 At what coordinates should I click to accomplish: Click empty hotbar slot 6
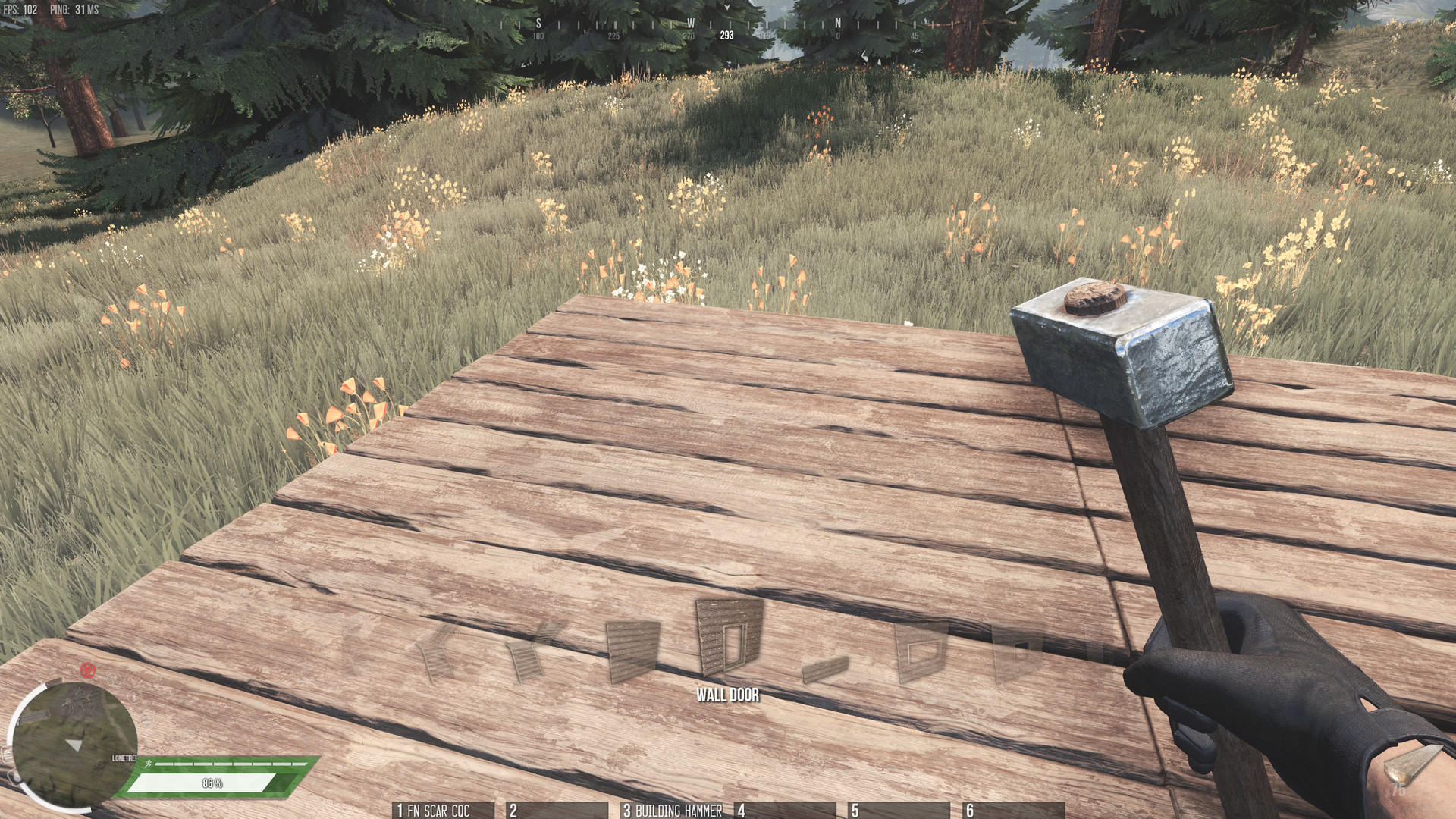point(1012,811)
